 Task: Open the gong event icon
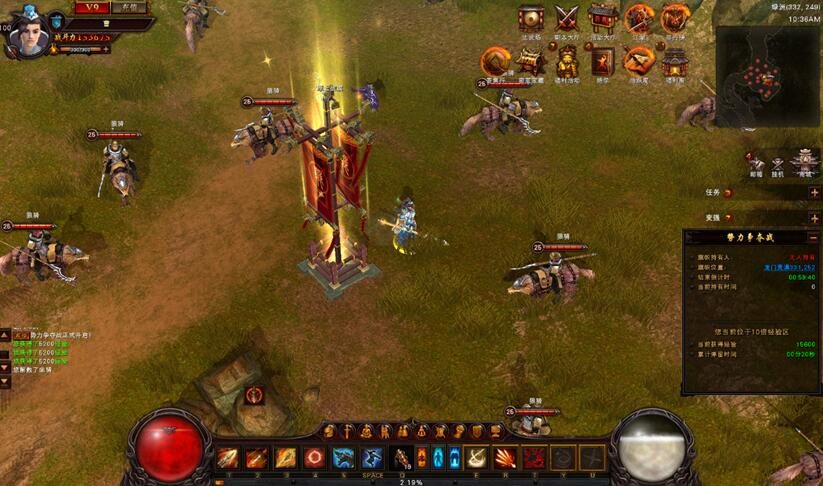(x=532, y=18)
